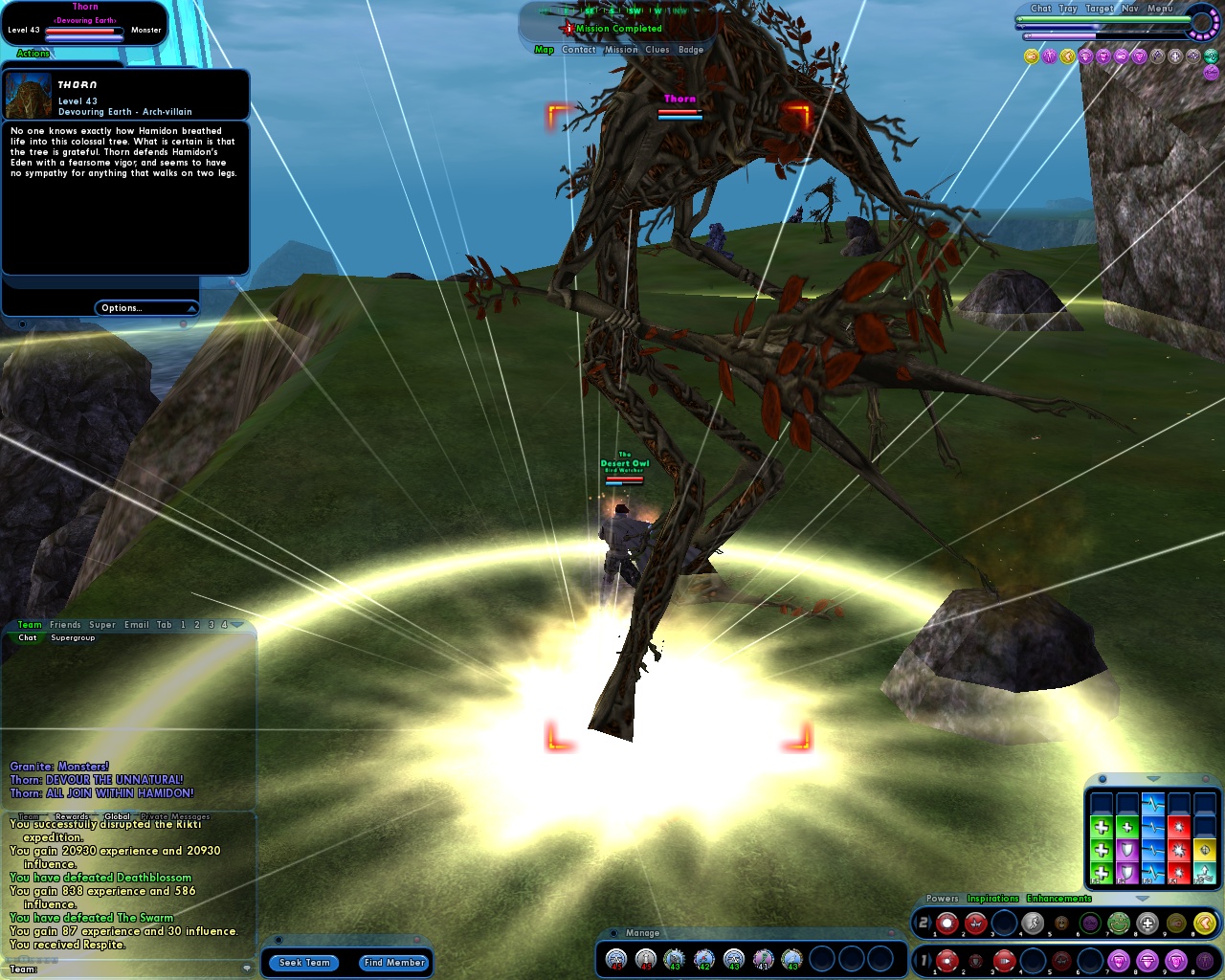Screen dimensions: 1225x980
Task: Click the Seek Team button
Action: (x=303, y=963)
